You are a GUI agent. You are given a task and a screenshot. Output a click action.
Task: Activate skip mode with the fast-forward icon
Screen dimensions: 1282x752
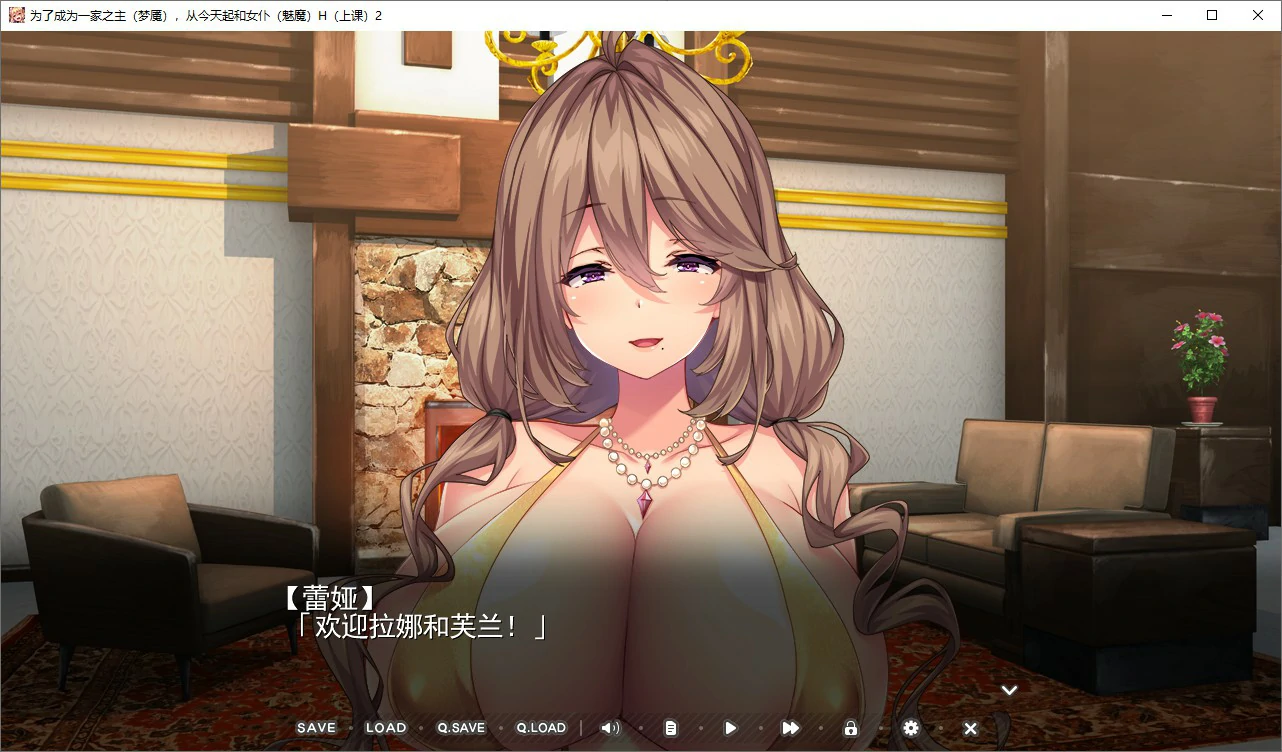coord(790,728)
